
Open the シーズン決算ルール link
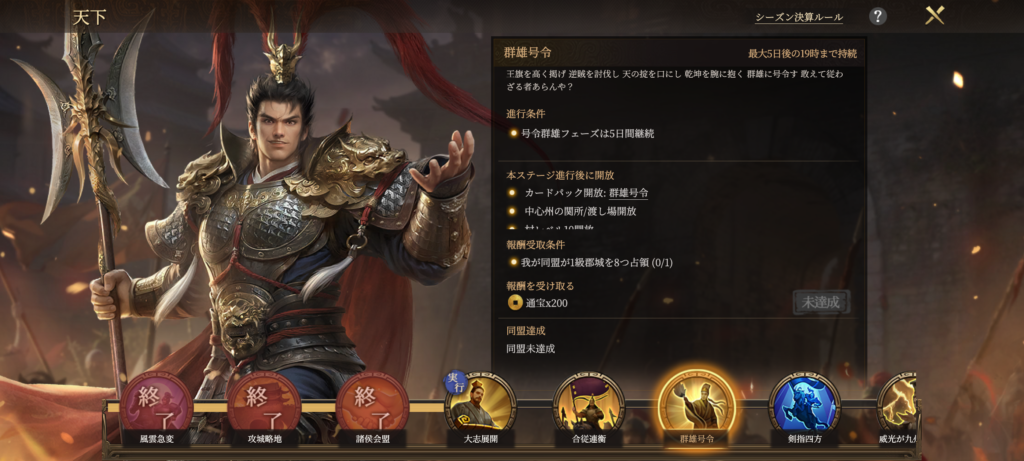coord(798,17)
